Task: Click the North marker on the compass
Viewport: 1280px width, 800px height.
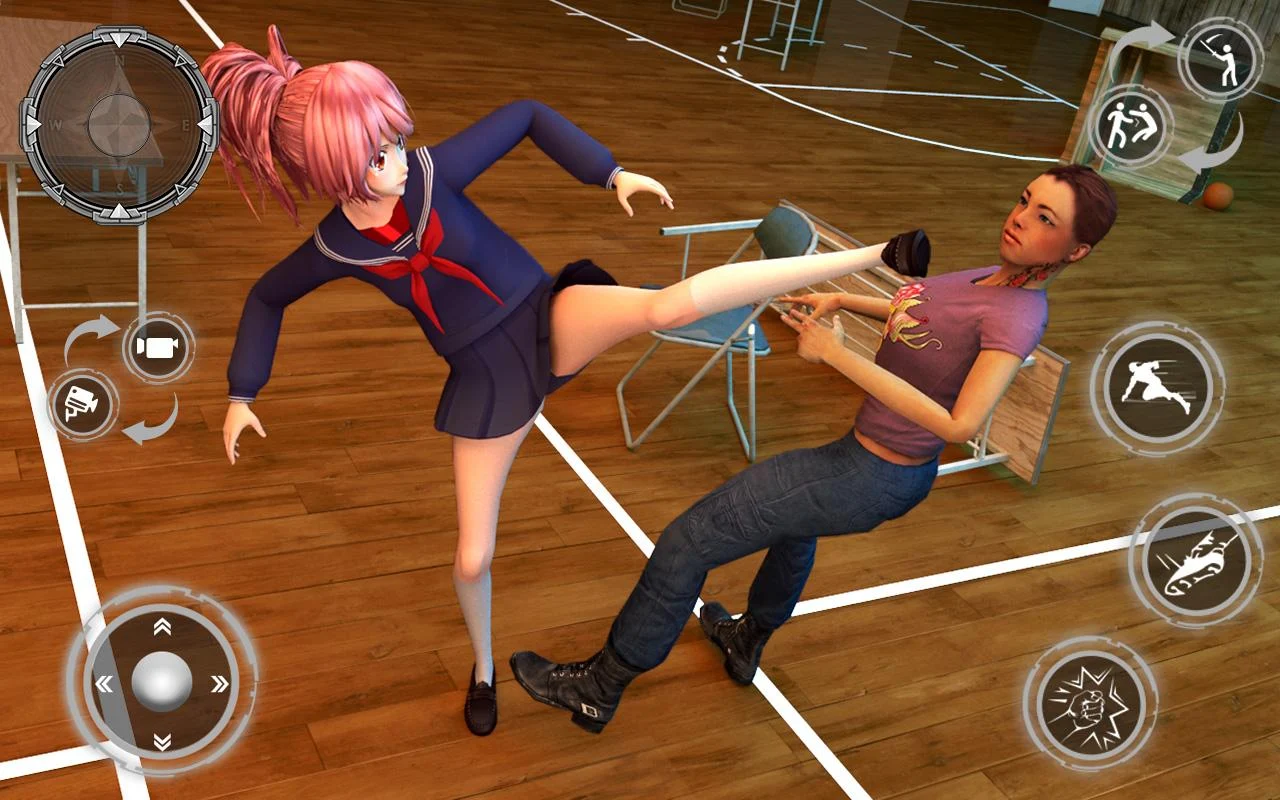Action: pyautogui.click(x=119, y=62)
